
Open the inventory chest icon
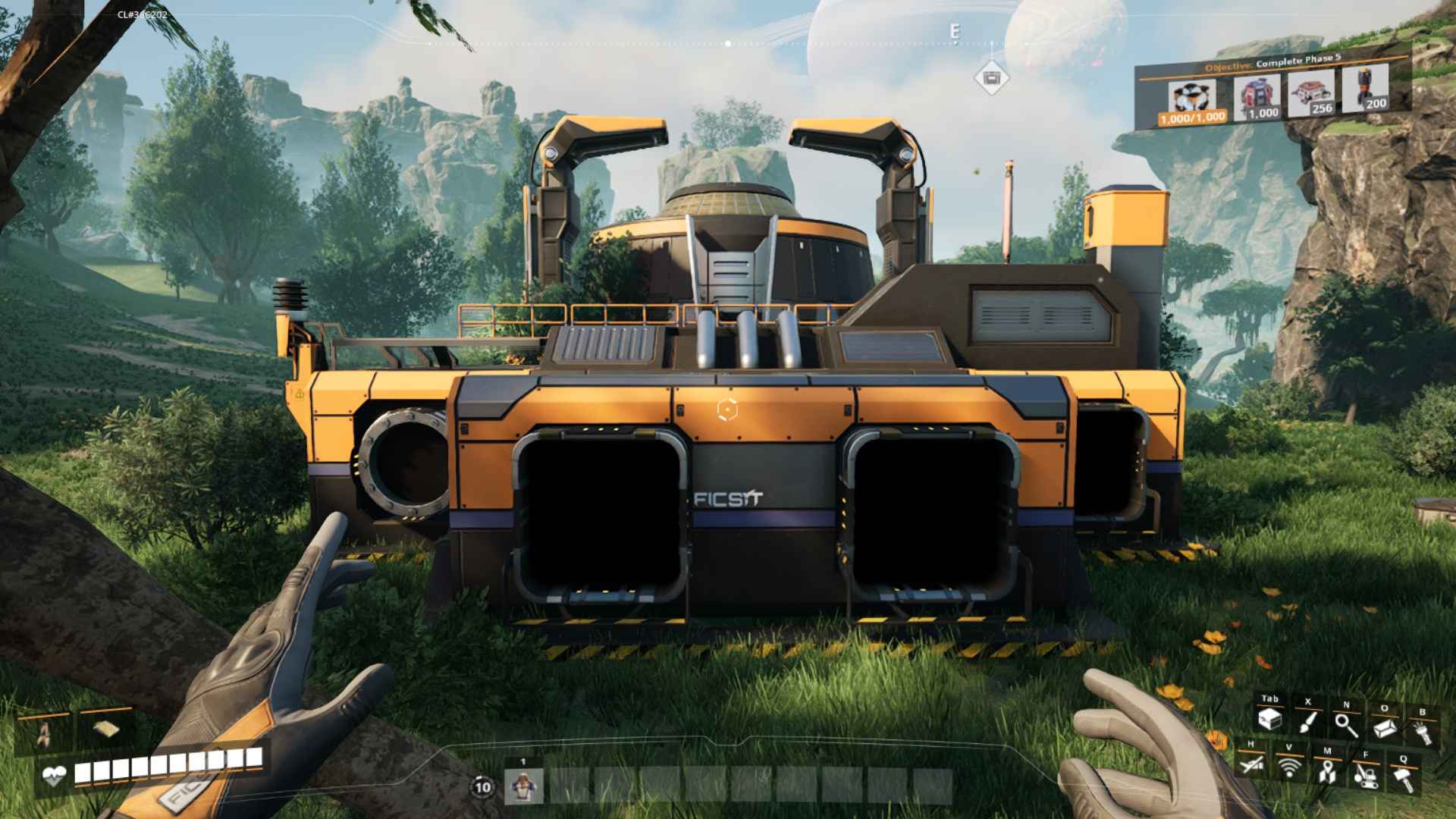[x=1269, y=720]
